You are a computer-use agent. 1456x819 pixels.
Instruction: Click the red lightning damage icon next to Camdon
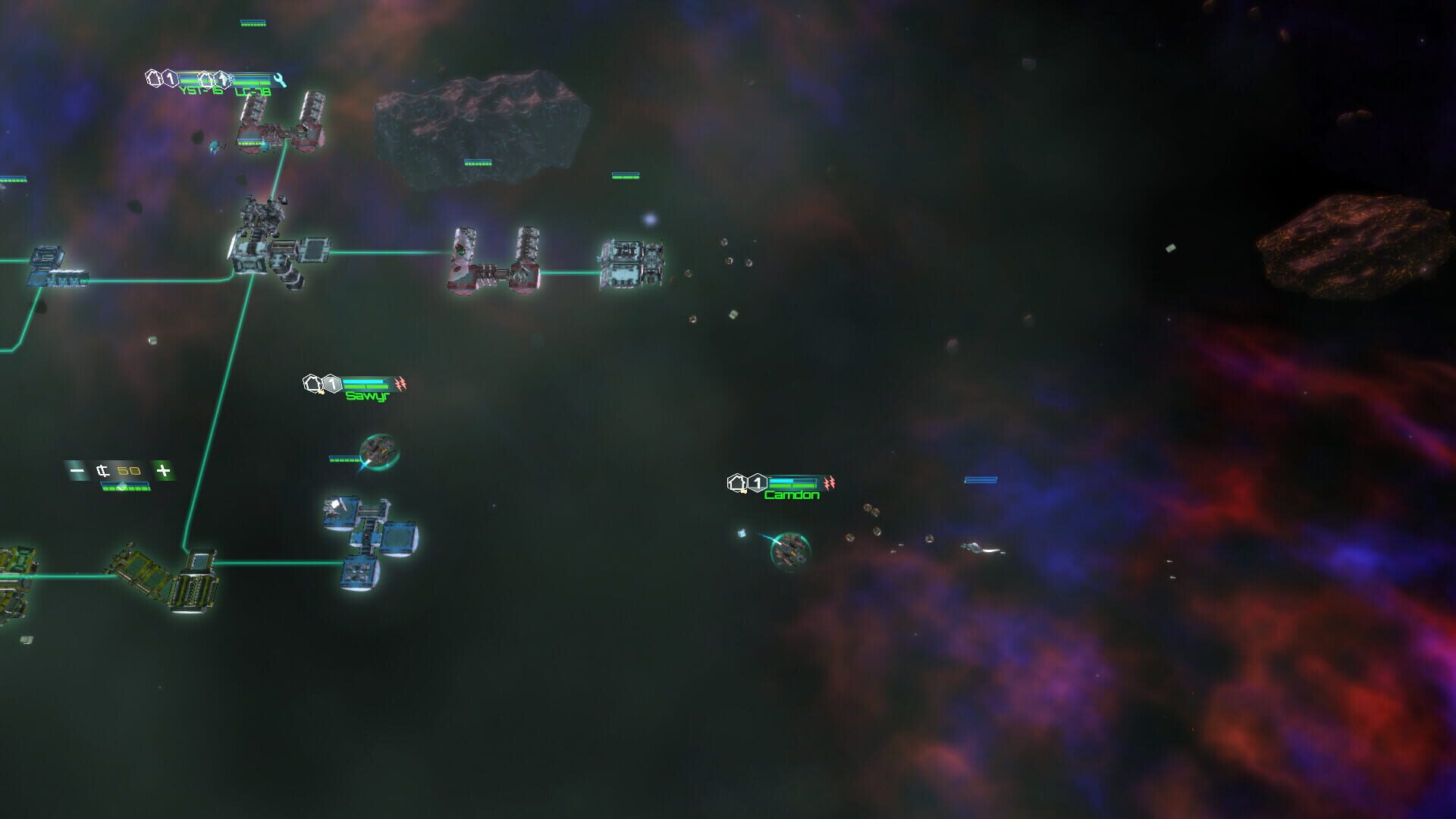[830, 481]
